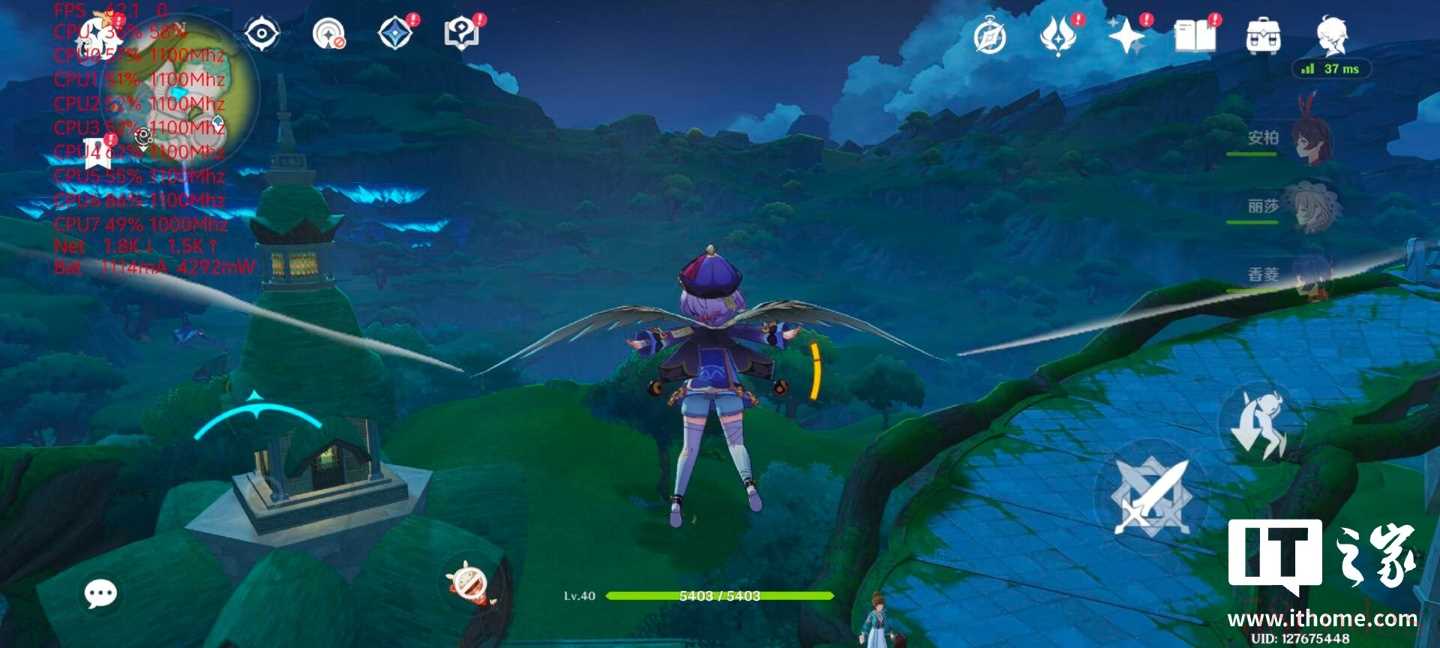Open the character profile head icon
The width and height of the screenshot is (1440, 648).
1332,37
